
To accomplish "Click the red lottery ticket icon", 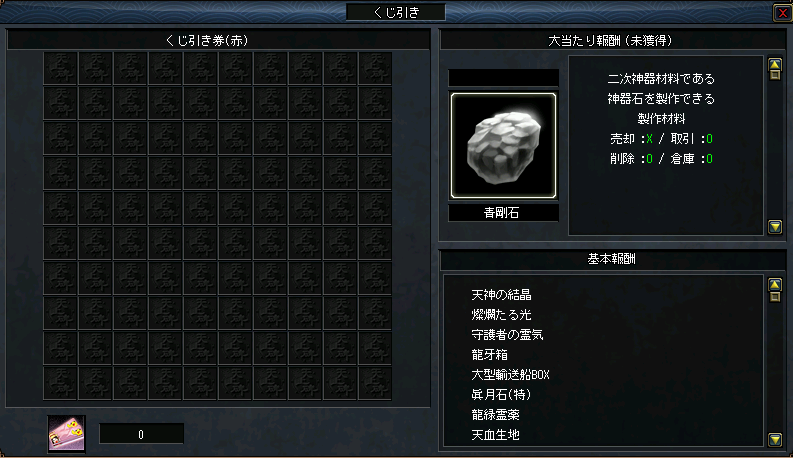I will coord(67,433).
